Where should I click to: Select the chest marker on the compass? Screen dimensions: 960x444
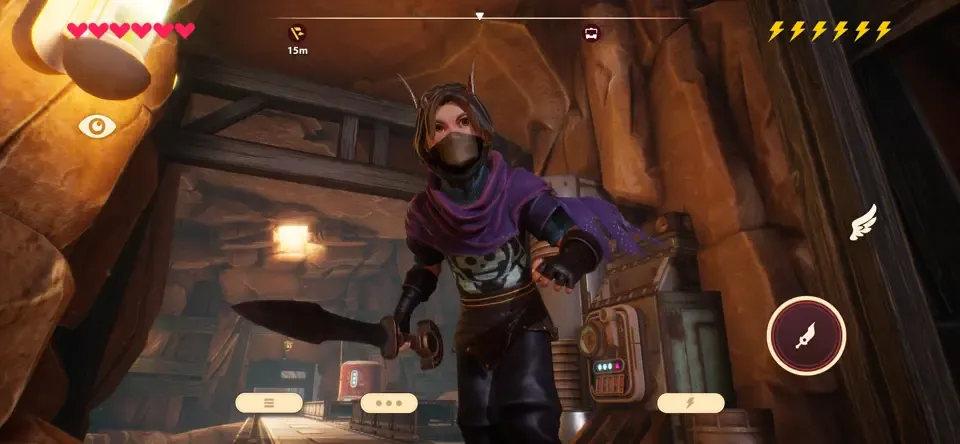point(593,32)
